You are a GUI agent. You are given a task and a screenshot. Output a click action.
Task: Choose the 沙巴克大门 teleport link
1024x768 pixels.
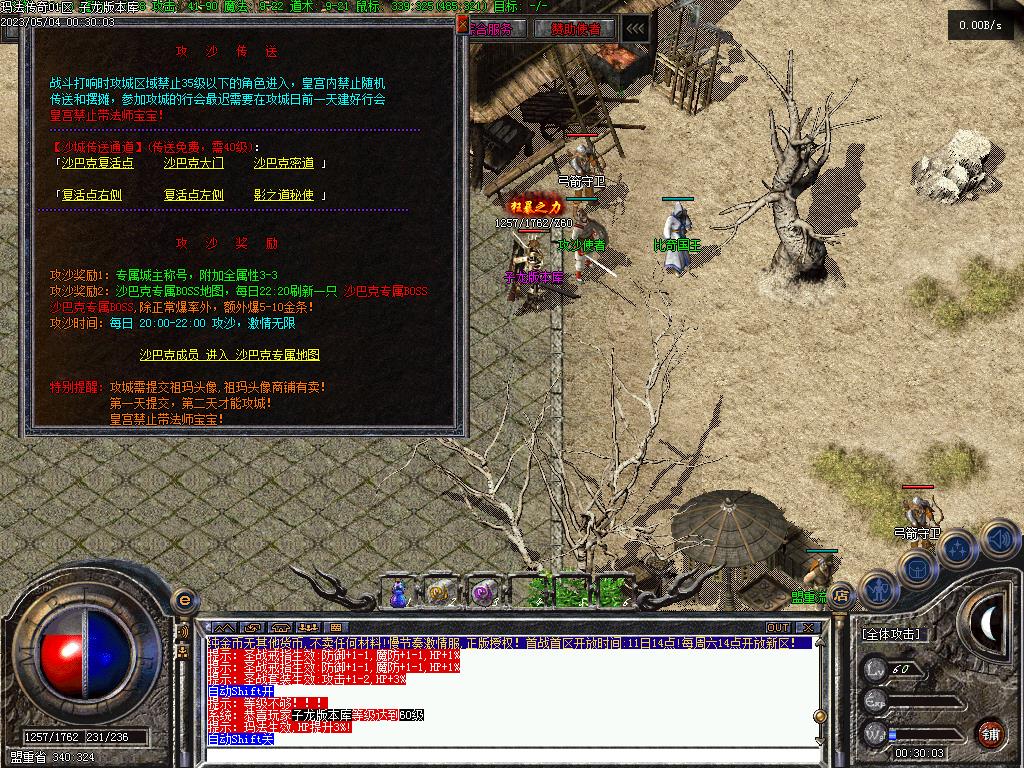pyautogui.click(x=194, y=163)
